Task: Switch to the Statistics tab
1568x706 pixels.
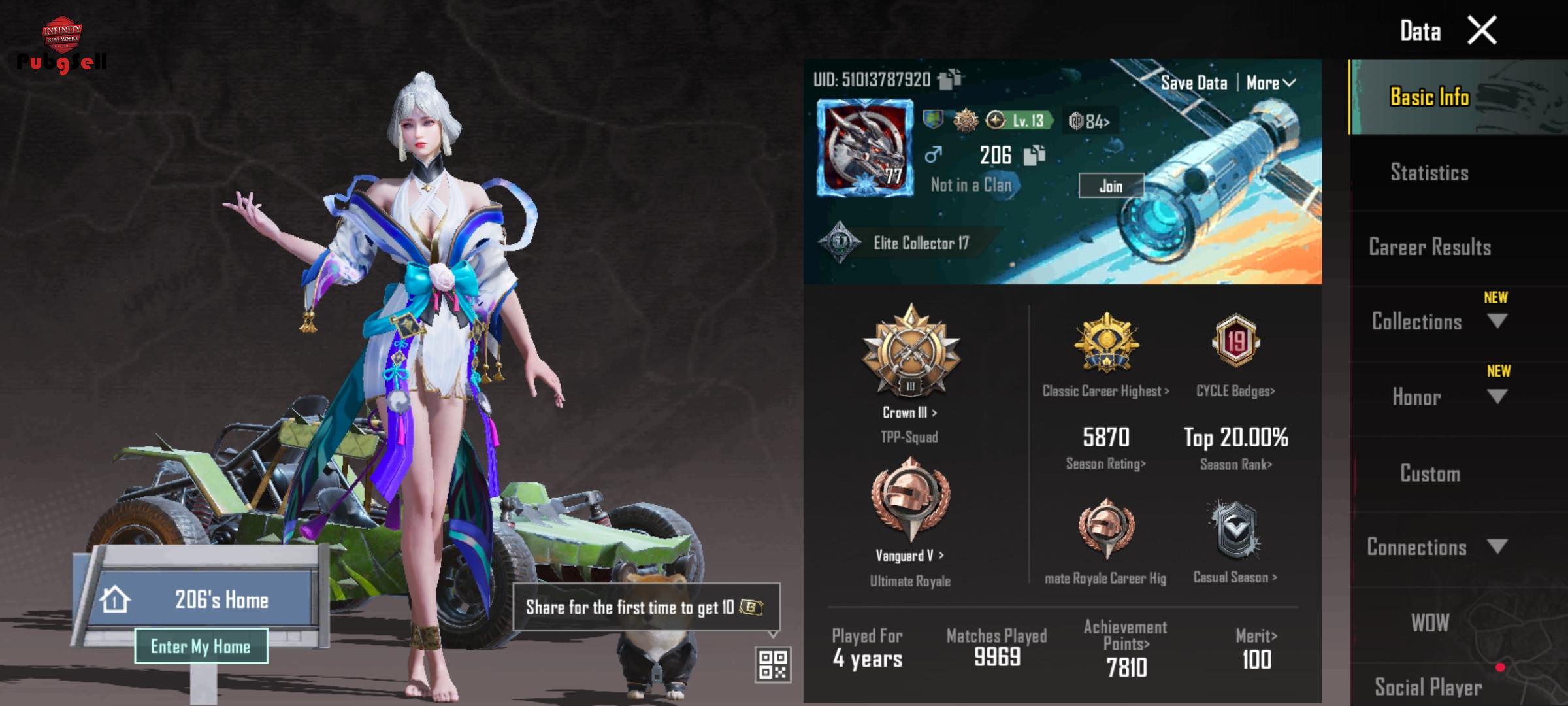Action: (1429, 173)
